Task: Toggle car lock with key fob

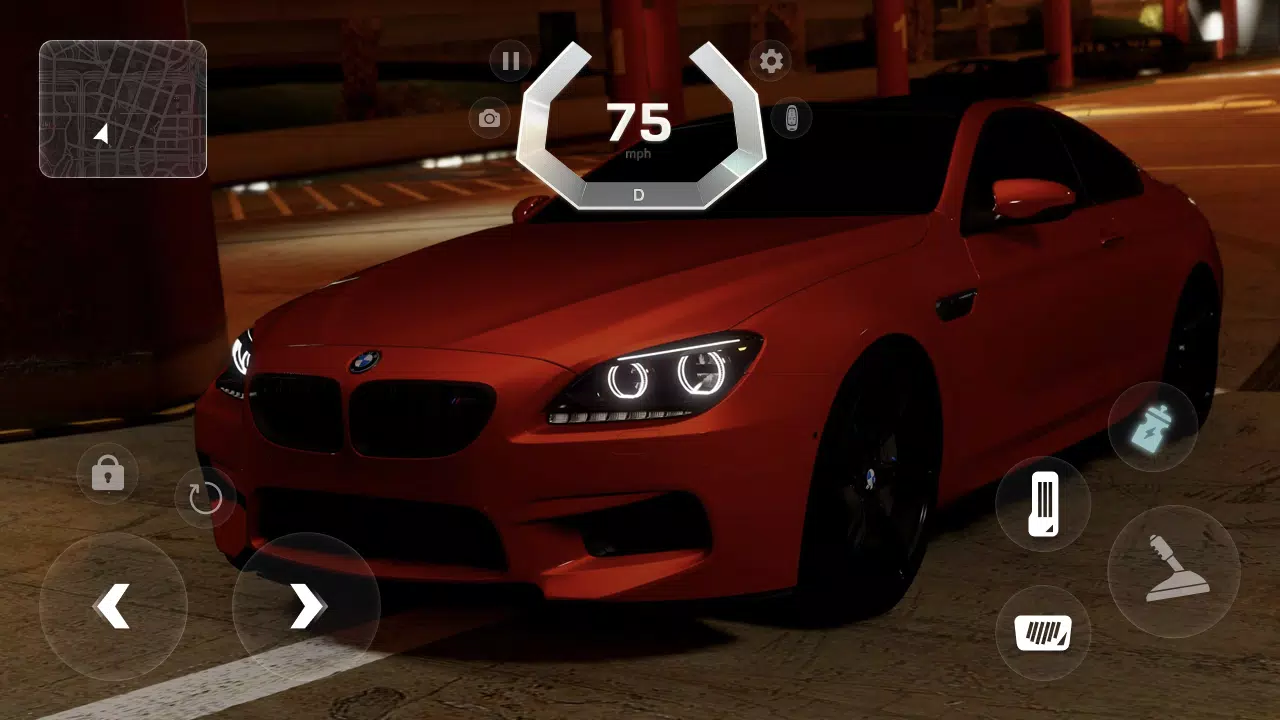Action: pos(793,118)
